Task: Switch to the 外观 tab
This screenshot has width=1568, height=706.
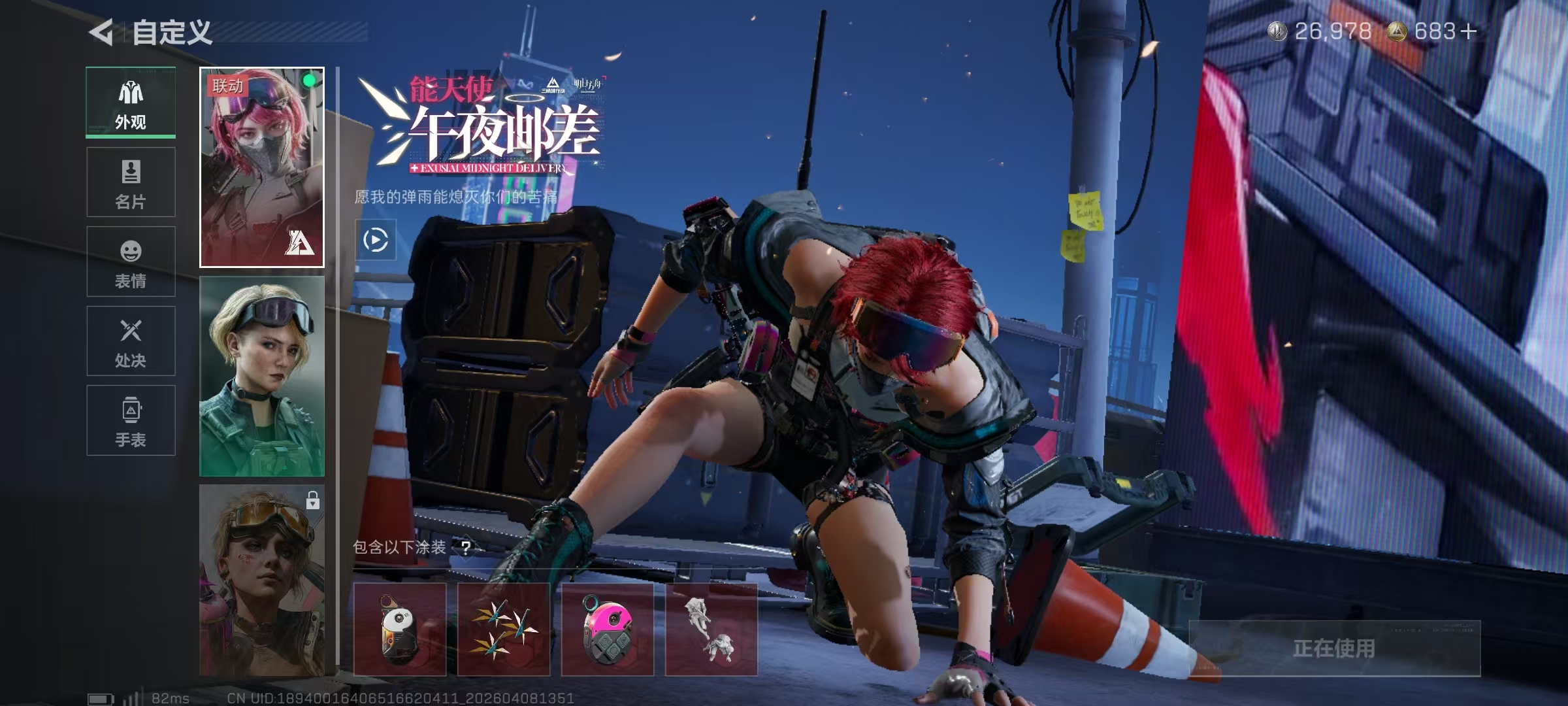Action: point(131,103)
